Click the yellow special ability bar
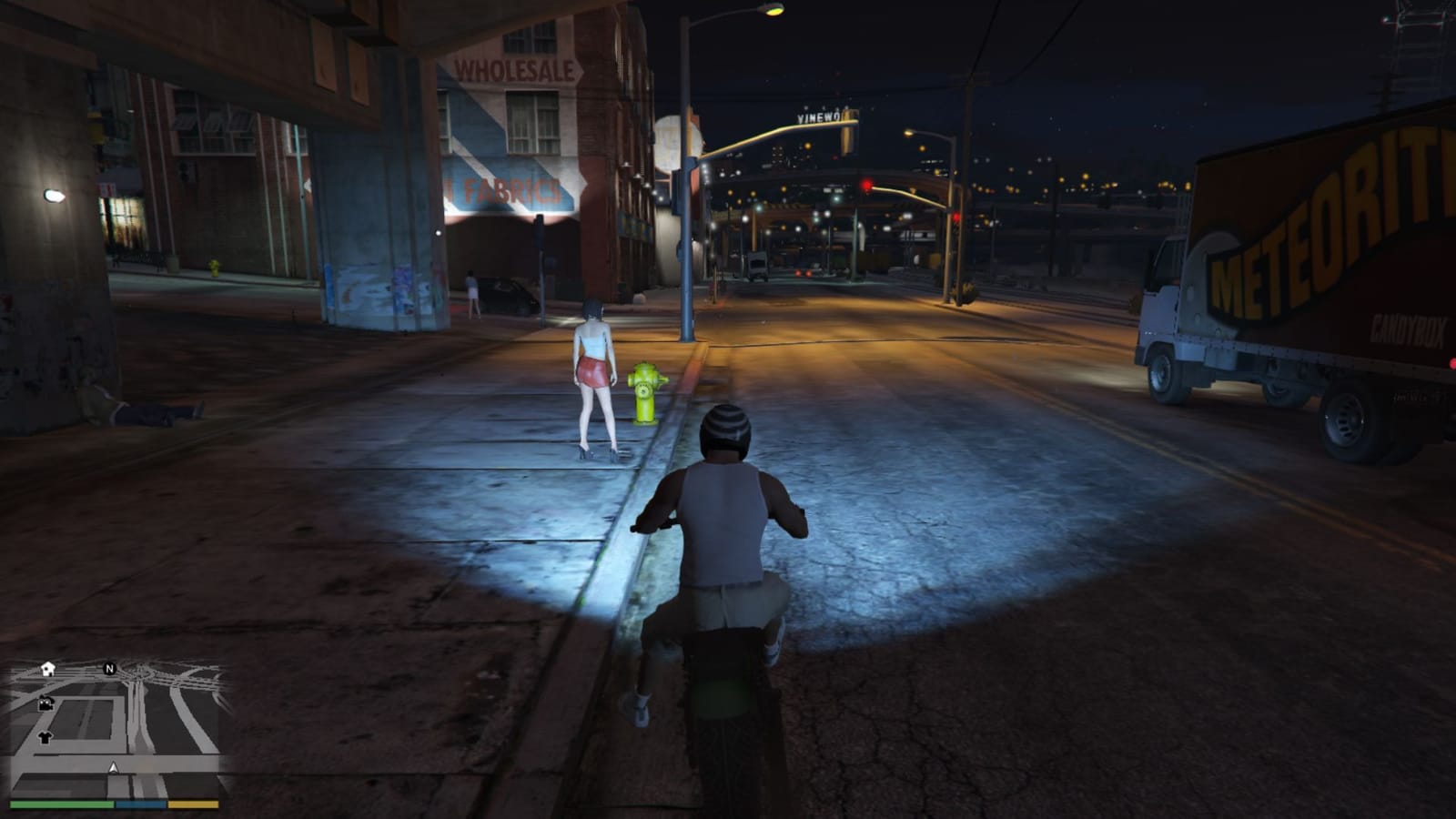Image resolution: width=1456 pixels, height=819 pixels. tap(192, 804)
